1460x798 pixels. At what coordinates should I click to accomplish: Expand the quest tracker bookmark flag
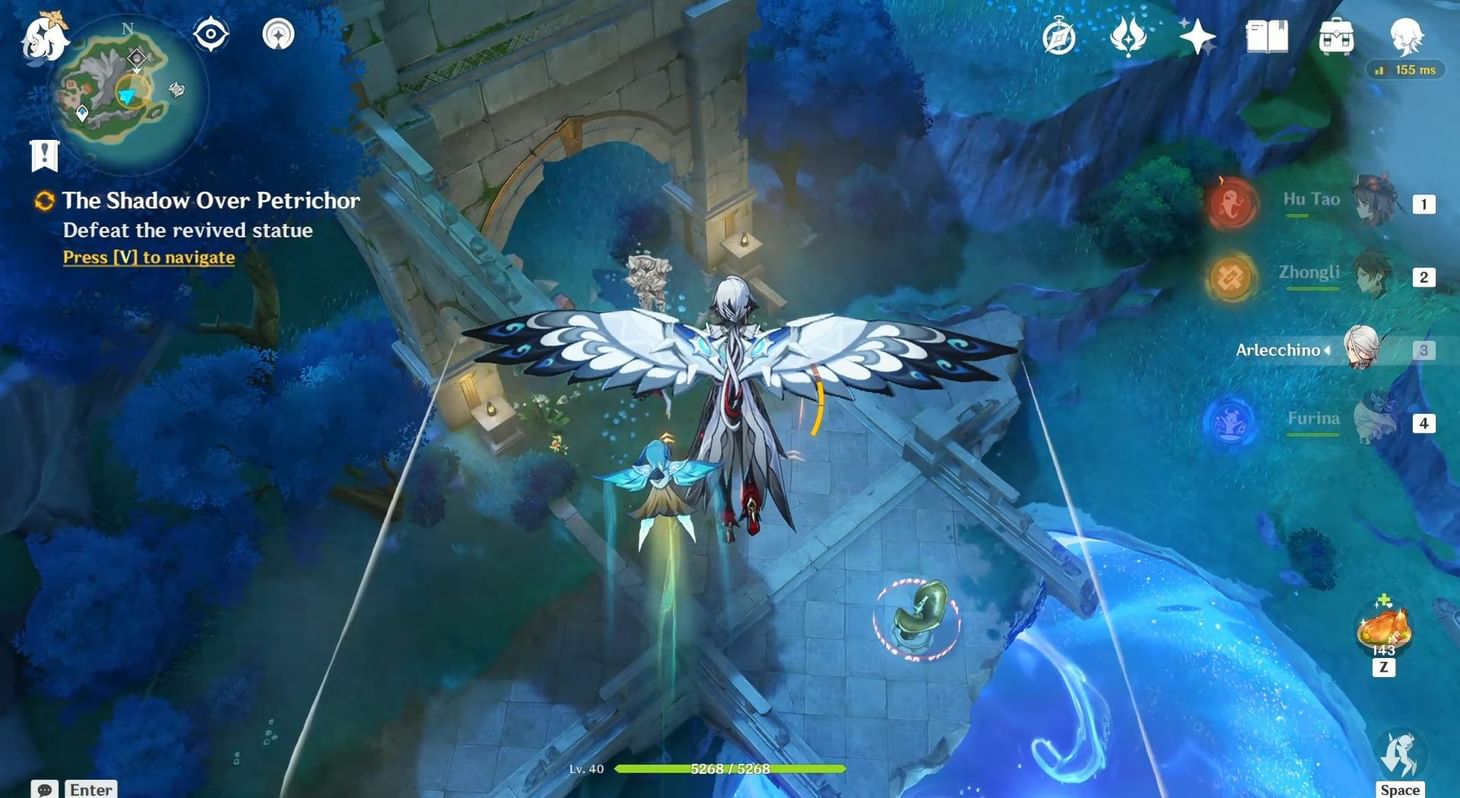tap(43, 153)
